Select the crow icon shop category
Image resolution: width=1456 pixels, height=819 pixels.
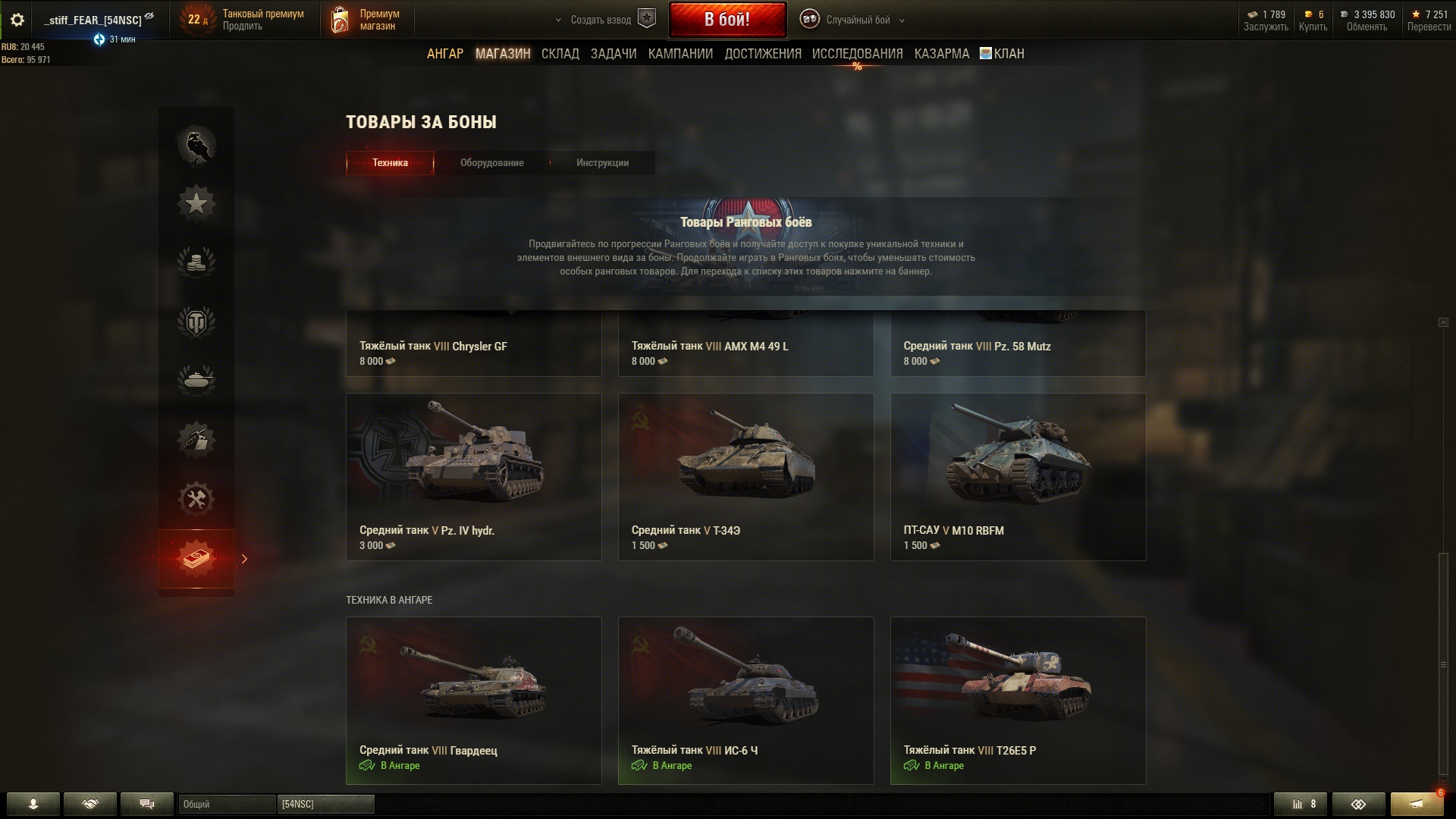pos(196,145)
